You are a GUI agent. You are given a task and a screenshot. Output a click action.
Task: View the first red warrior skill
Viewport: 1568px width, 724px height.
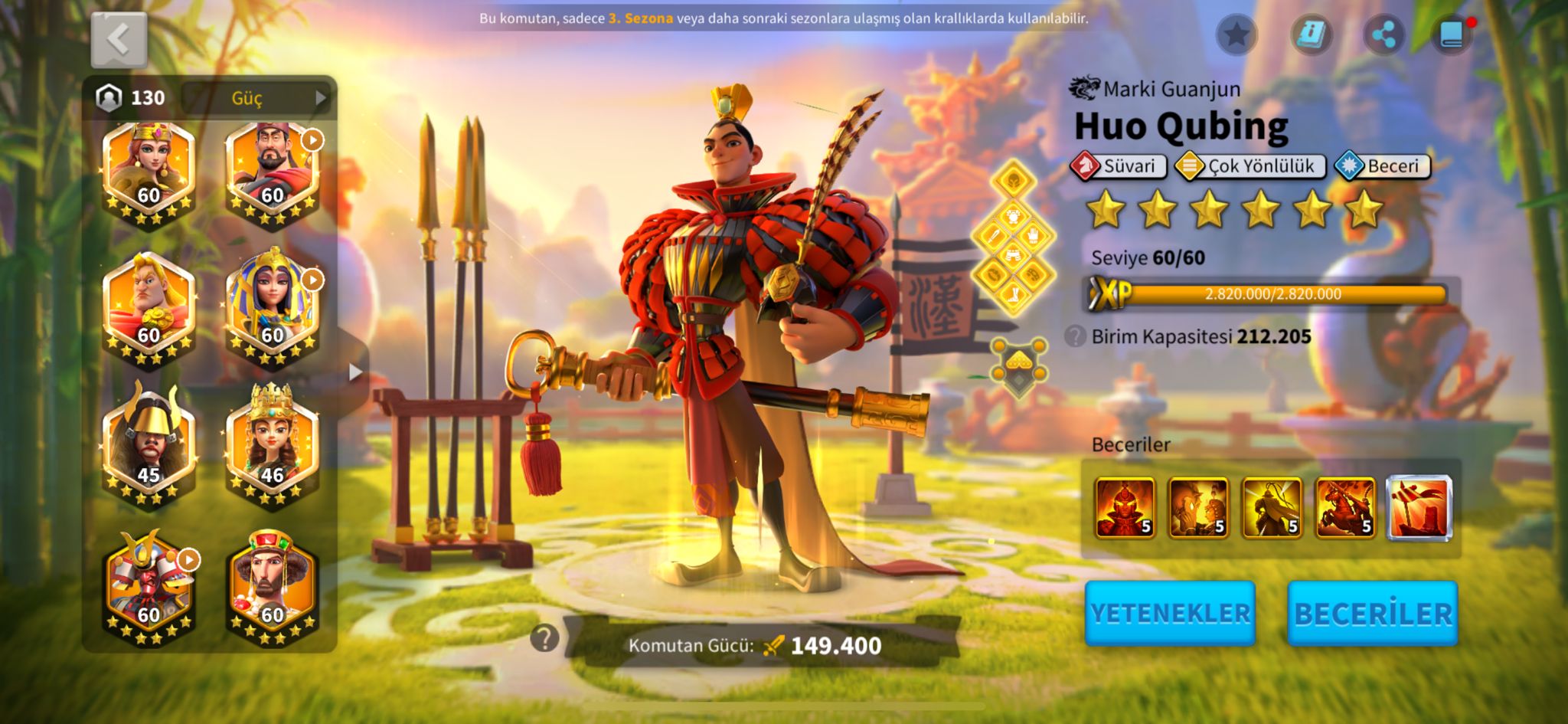tap(1124, 507)
